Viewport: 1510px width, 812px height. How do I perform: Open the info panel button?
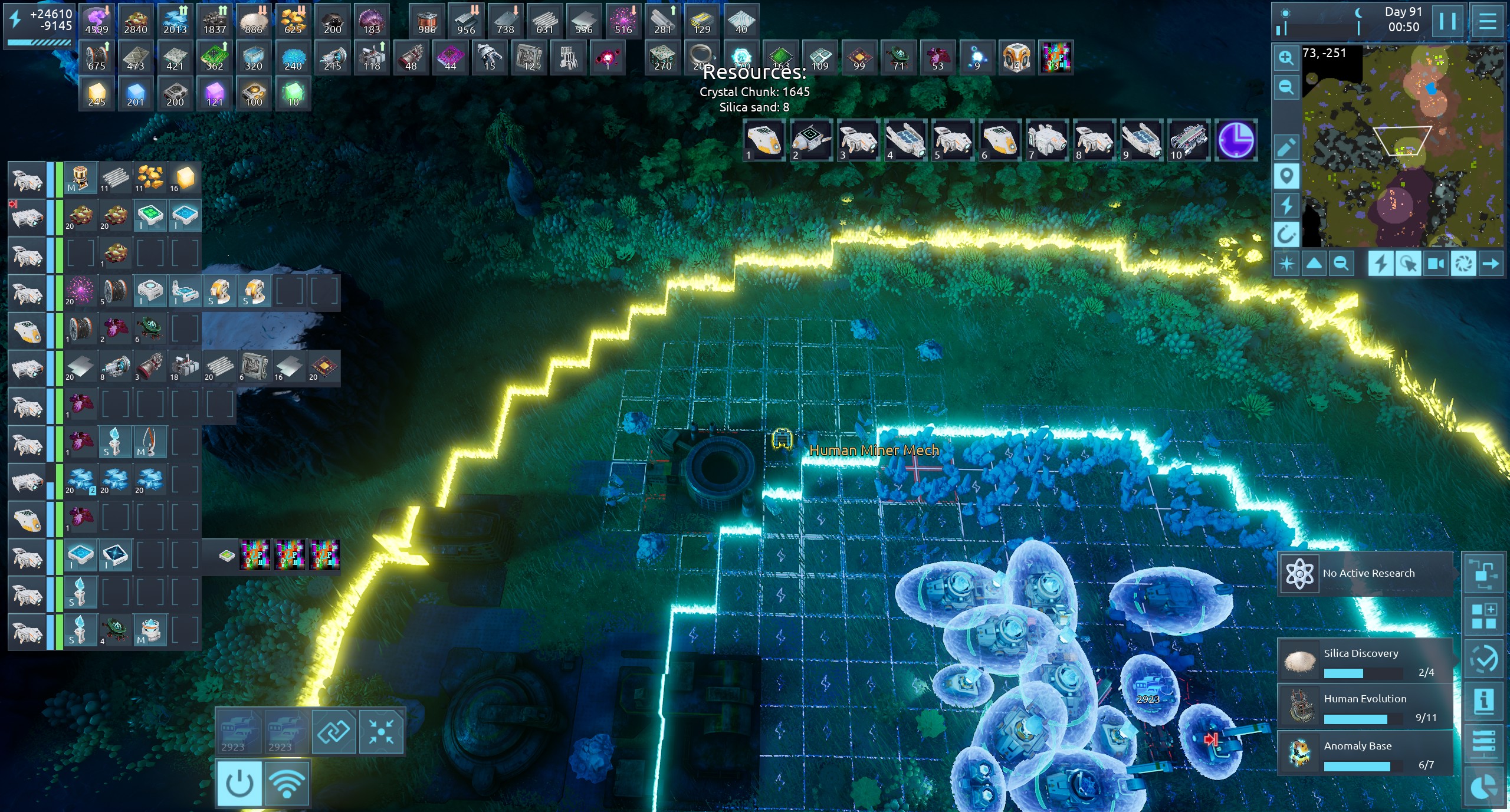point(1483,701)
